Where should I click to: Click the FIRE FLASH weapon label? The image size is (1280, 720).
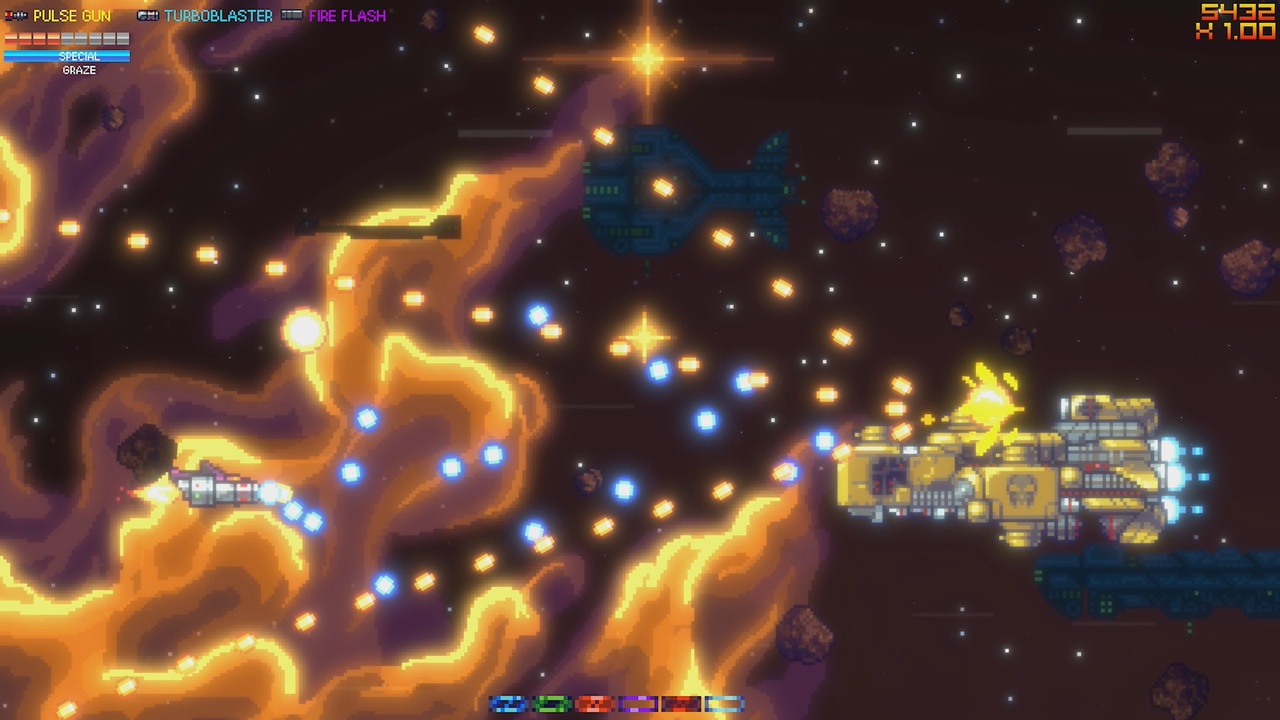[347, 14]
